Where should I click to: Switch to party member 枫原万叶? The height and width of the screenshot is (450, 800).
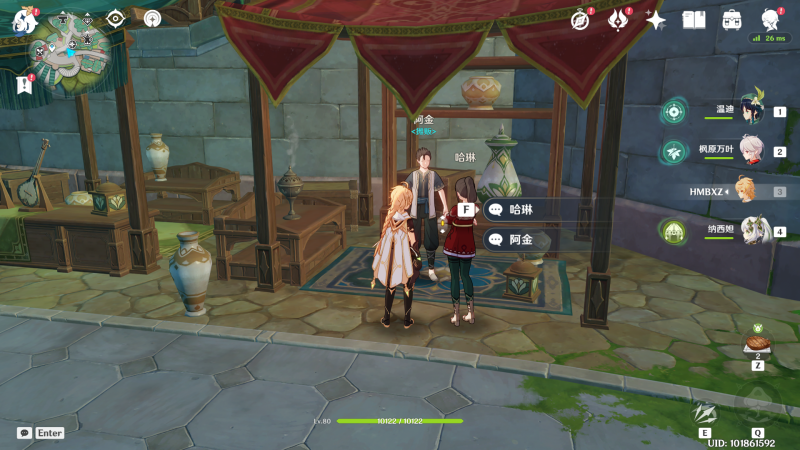pyautogui.click(x=750, y=151)
